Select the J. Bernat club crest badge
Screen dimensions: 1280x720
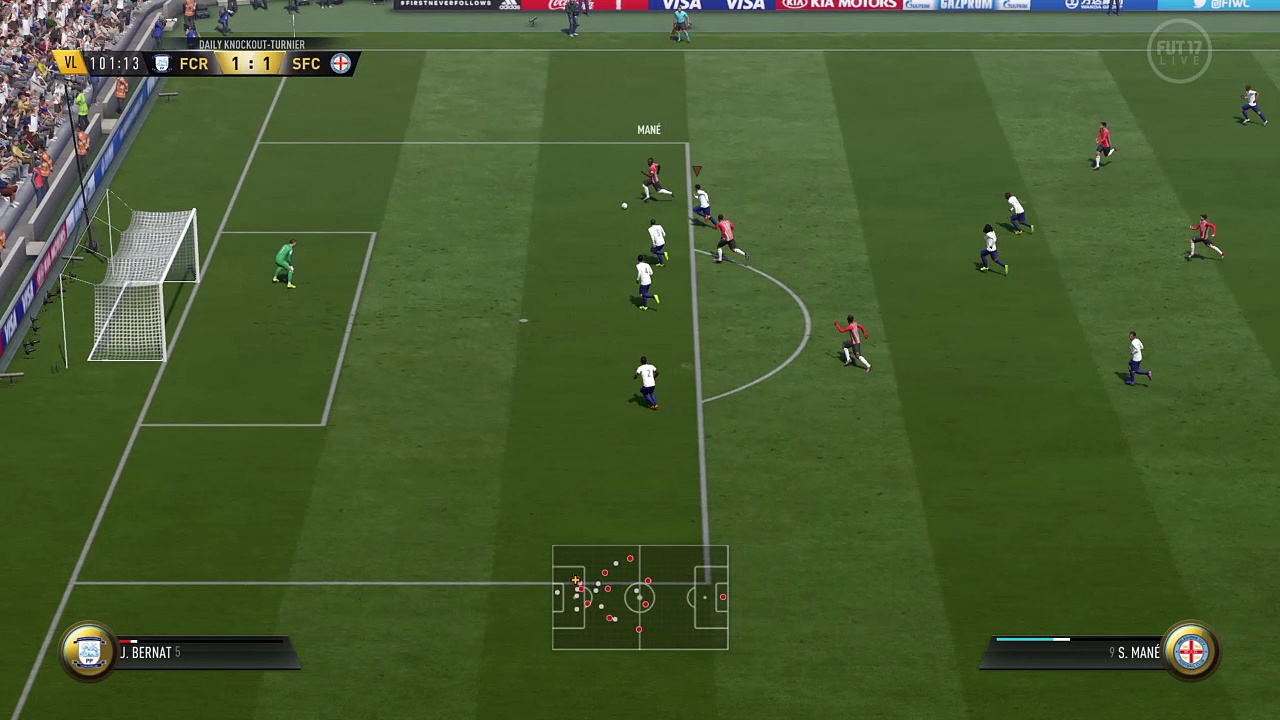(x=88, y=652)
